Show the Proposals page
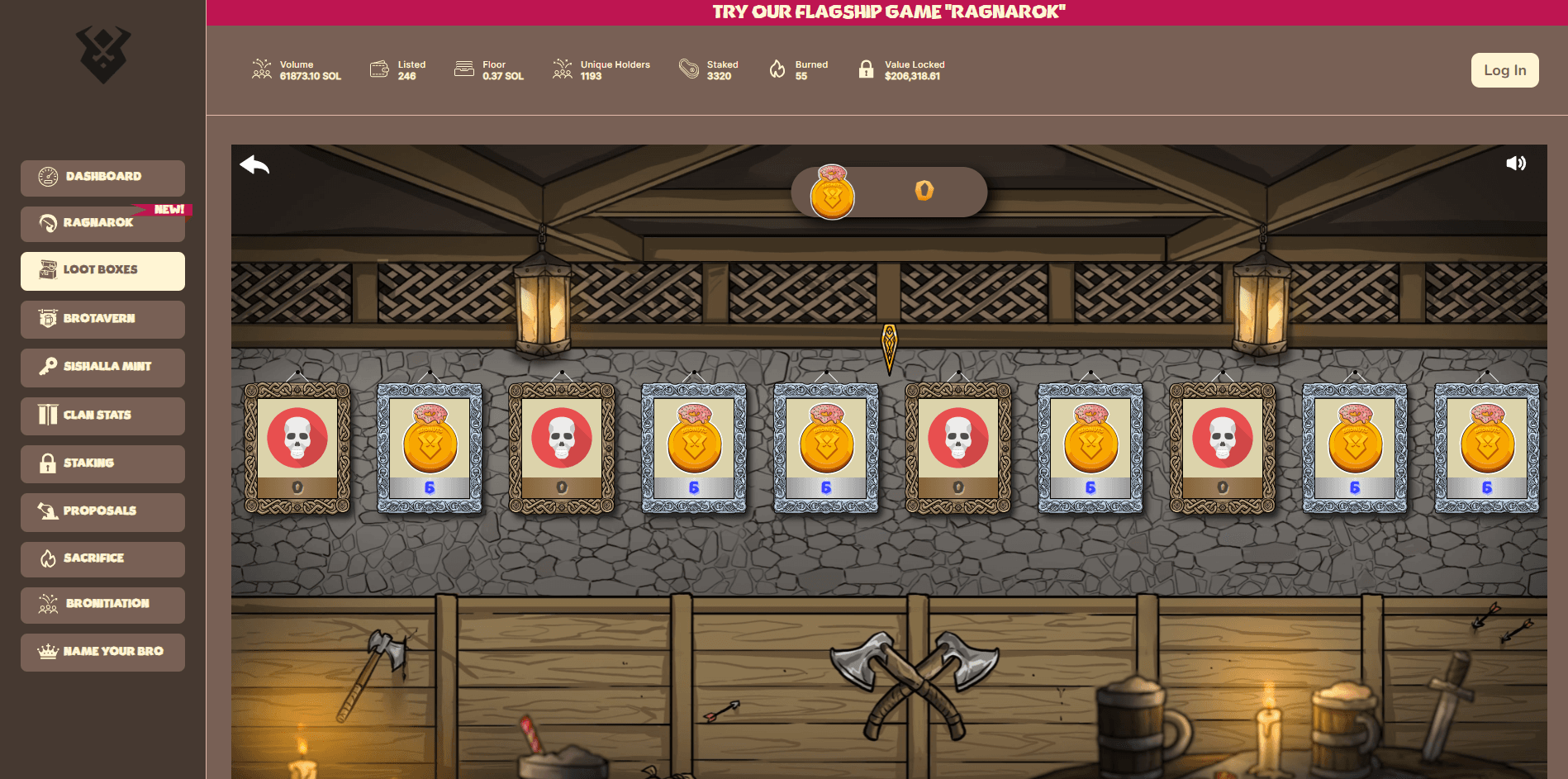Screen dimensions: 1568x779 102,511
